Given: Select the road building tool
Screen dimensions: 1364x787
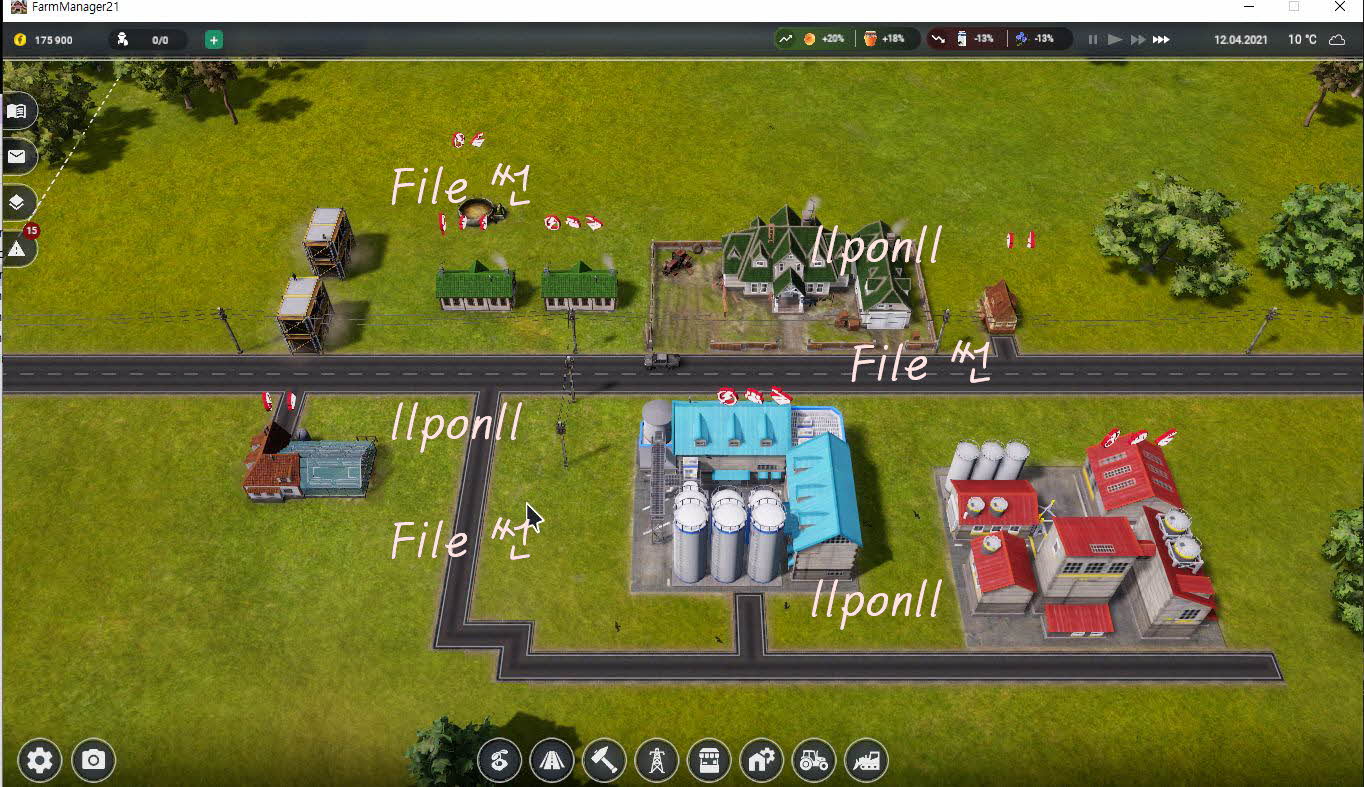Looking at the screenshot, I should pos(551,761).
